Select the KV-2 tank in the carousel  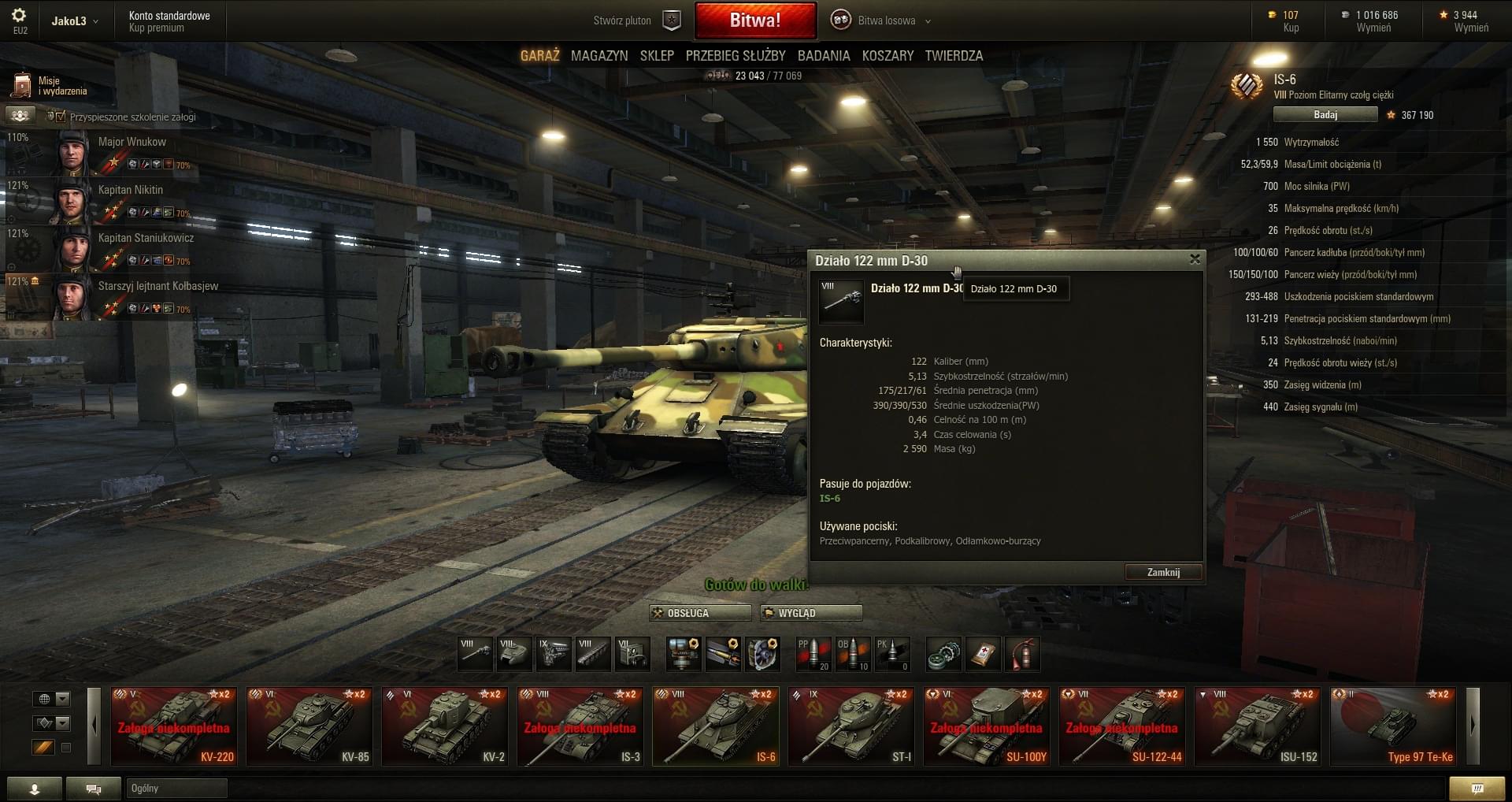click(445, 726)
